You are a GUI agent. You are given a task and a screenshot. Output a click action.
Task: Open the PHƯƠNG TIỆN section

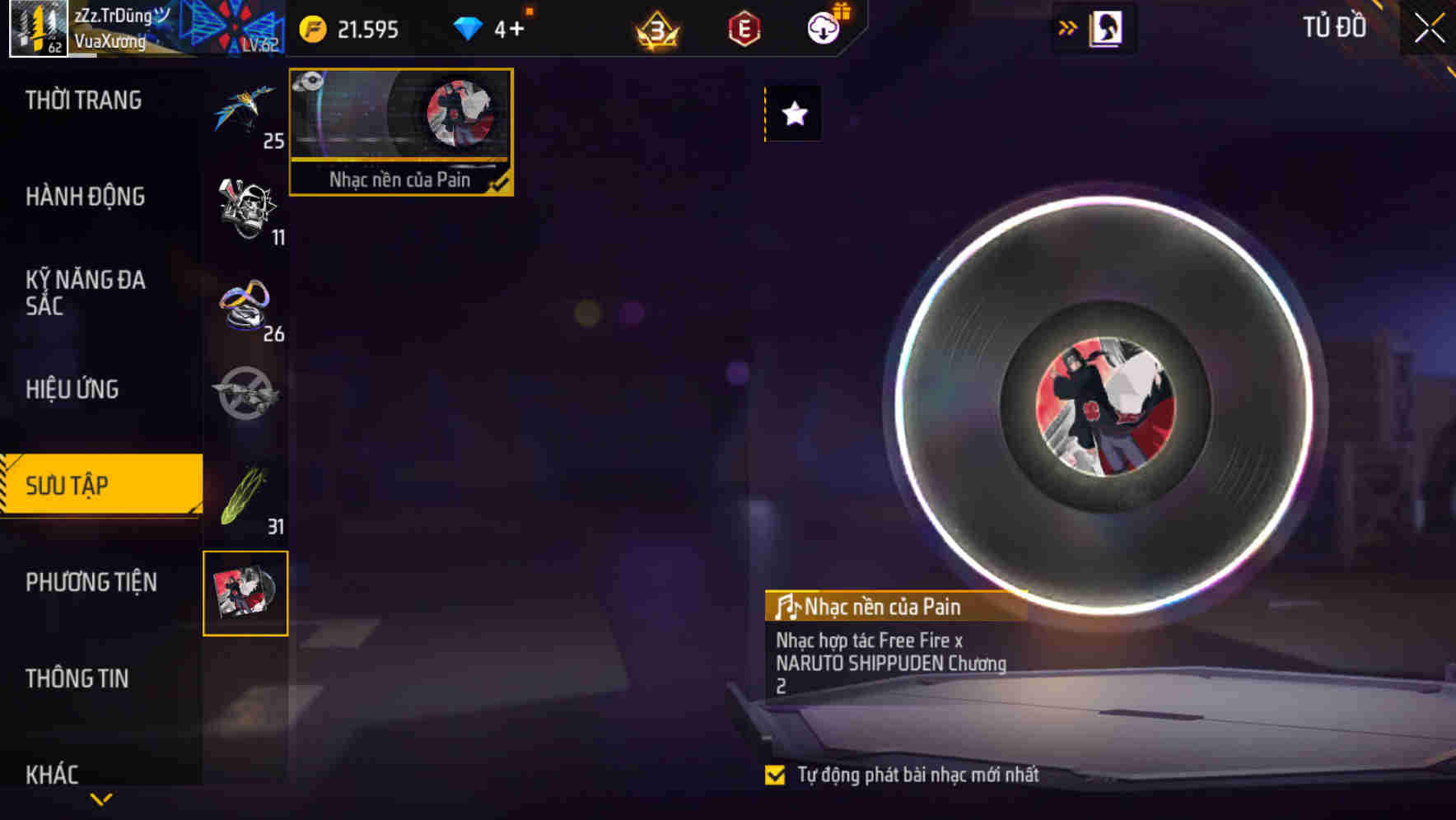coord(91,582)
